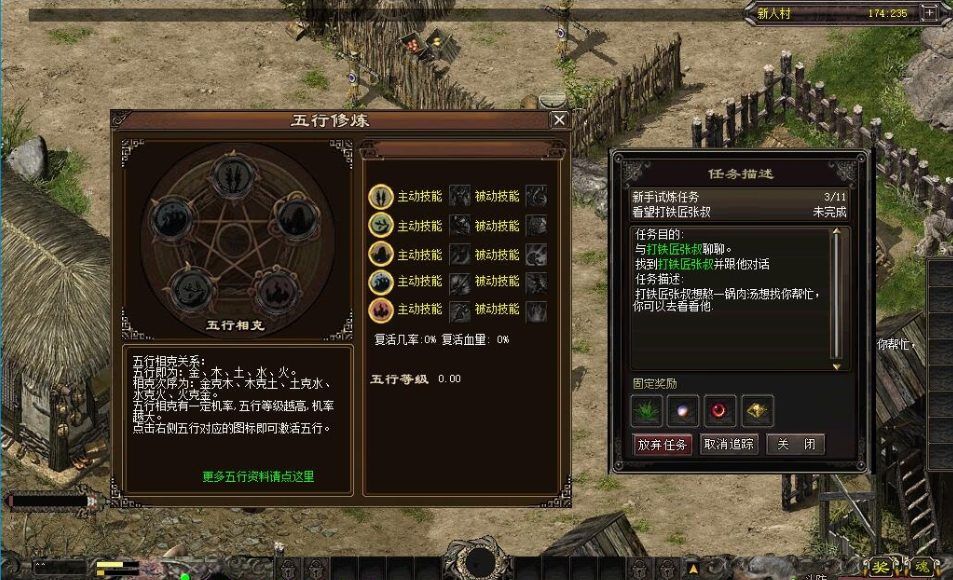
Task: Close the quest panel with 关闭
Action: (x=795, y=445)
